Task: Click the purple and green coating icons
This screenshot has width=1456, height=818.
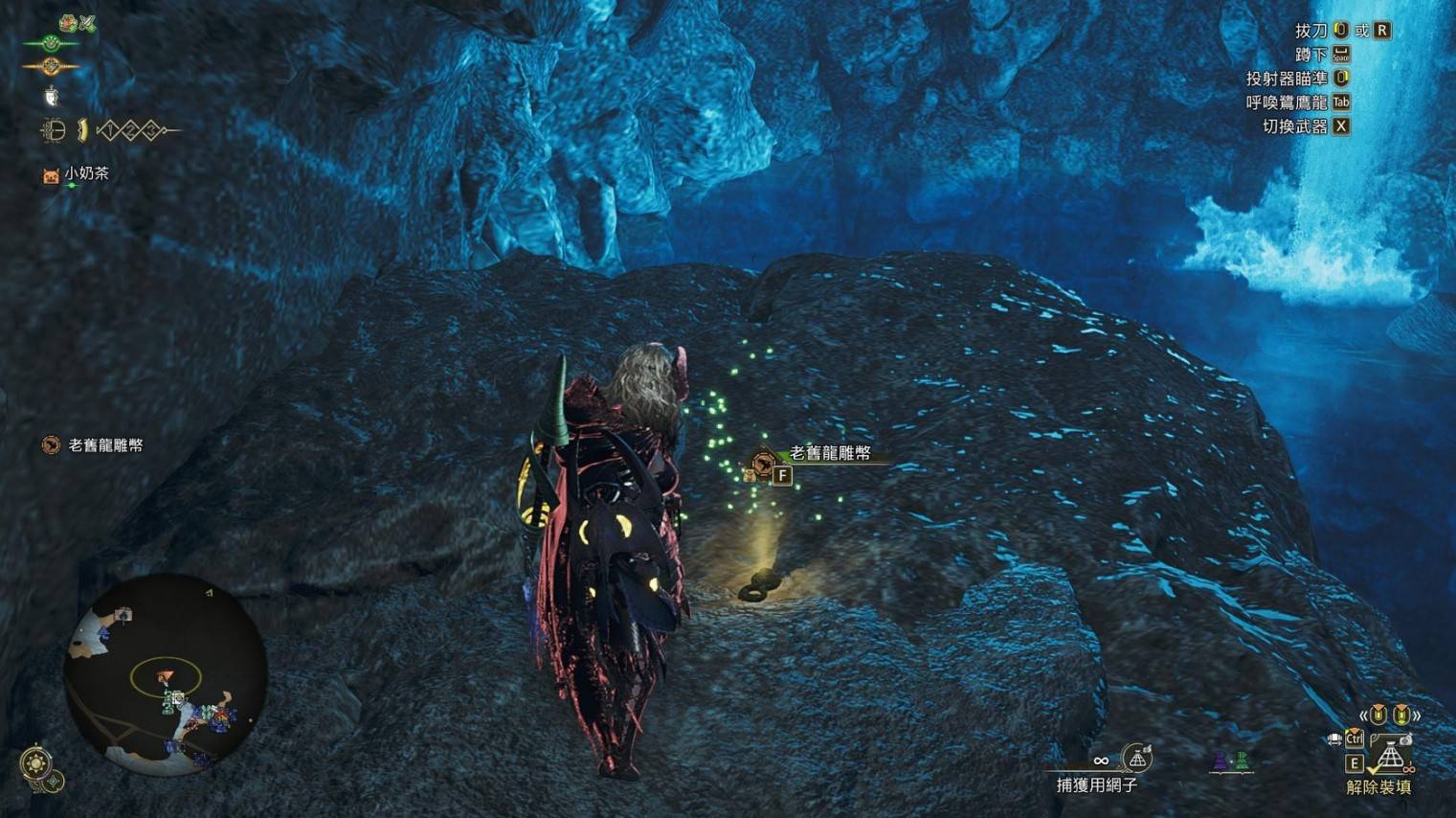Action: tap(1231, 761)
